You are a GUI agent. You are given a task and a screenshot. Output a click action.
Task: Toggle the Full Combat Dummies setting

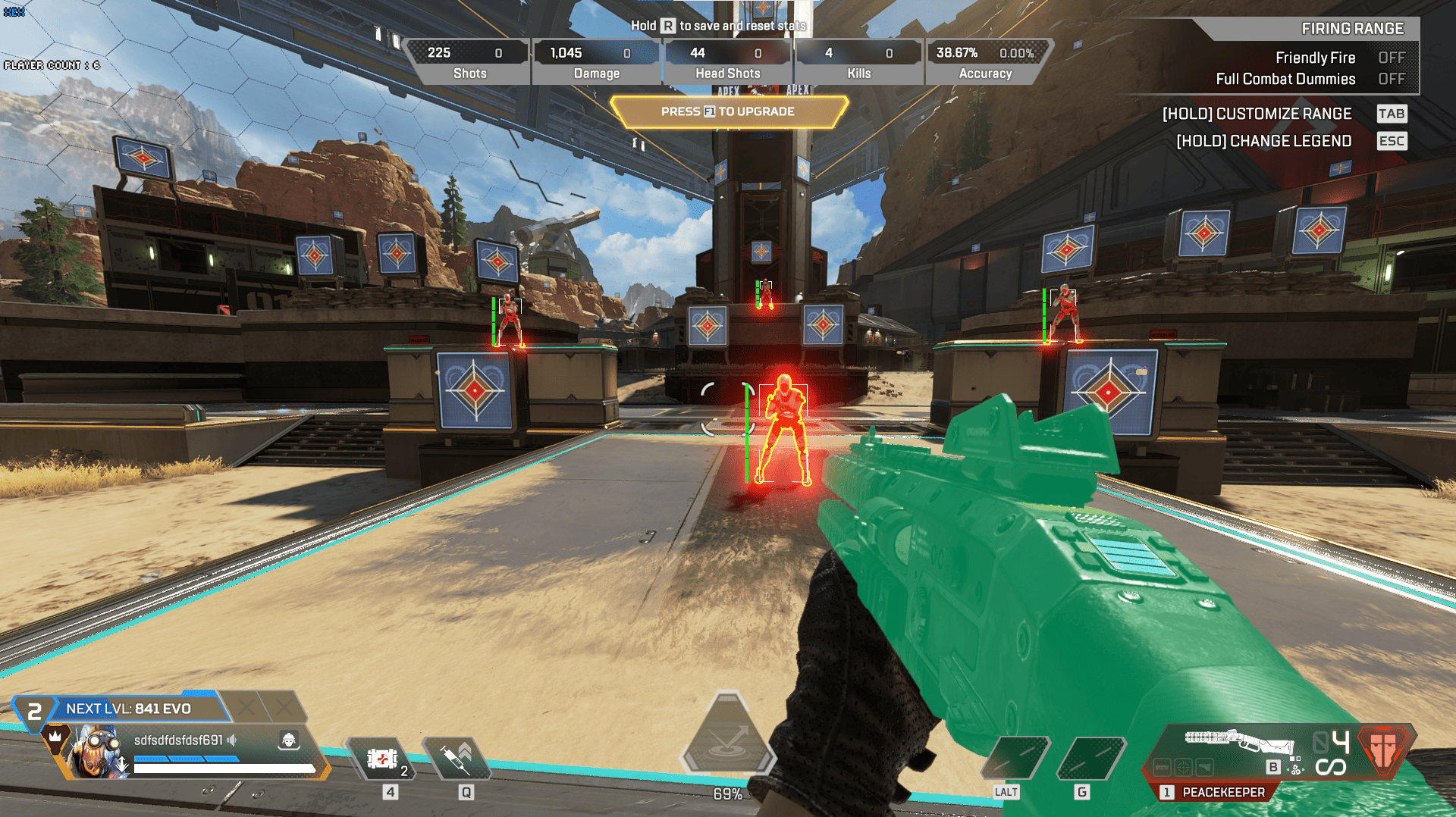click(1391, 79)
